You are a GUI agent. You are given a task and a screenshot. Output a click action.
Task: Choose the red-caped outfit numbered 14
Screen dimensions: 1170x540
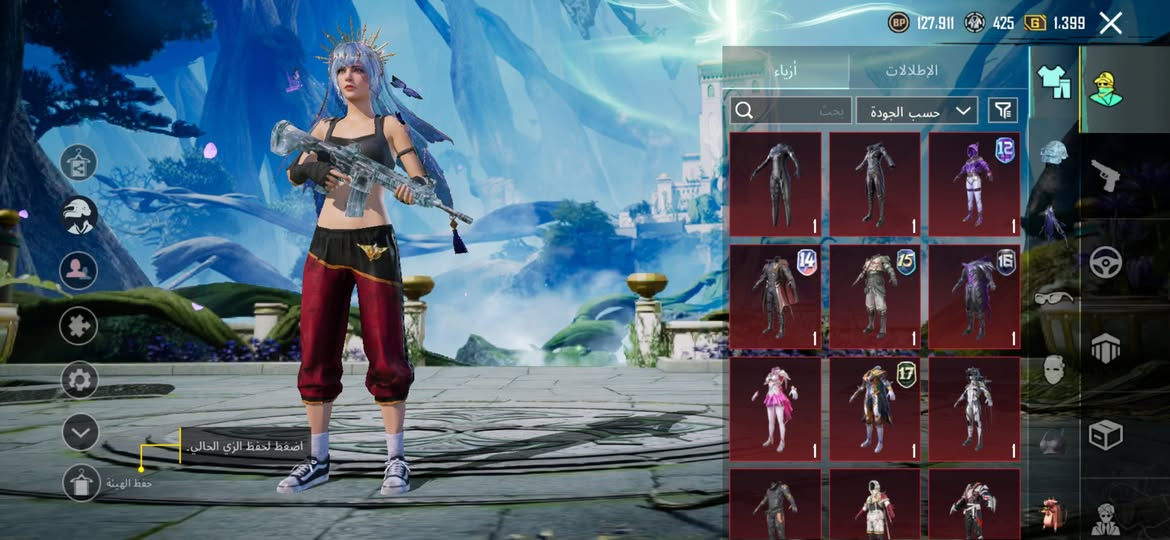click(x=775, y=296)
